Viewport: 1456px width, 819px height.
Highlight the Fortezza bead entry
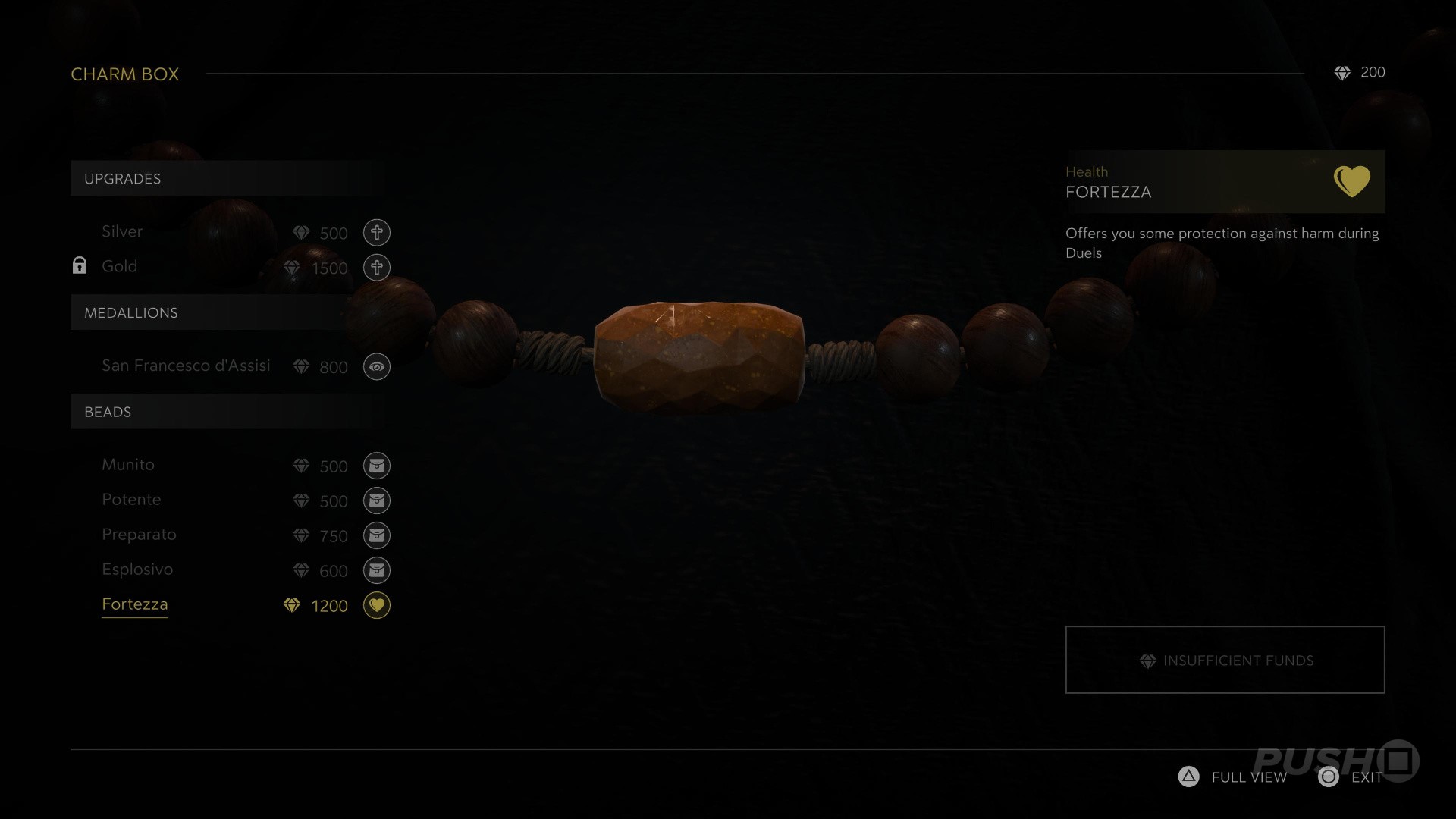[x=135, y=604]
